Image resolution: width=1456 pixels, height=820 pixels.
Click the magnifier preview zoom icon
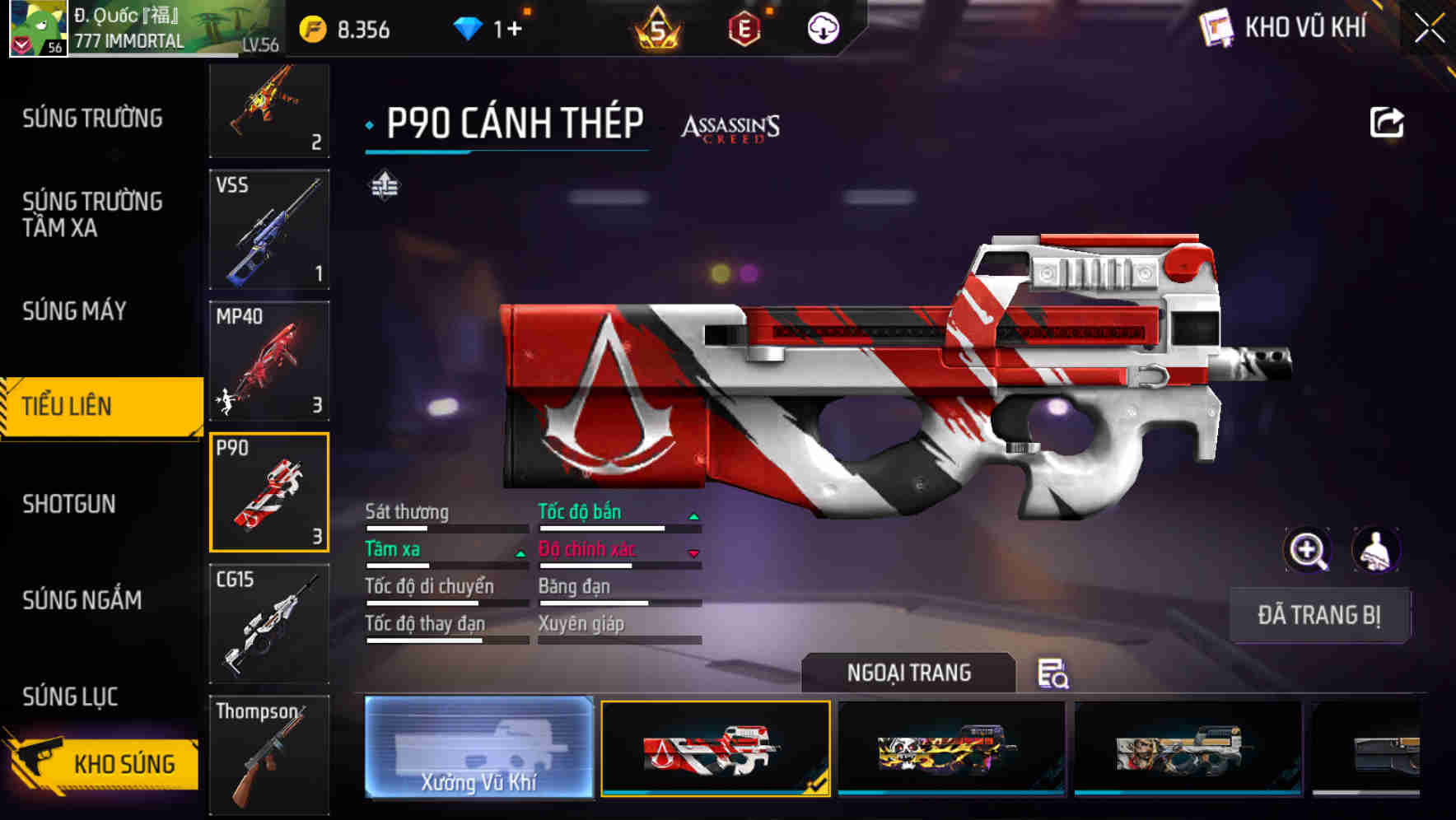tap(1308, 550)
